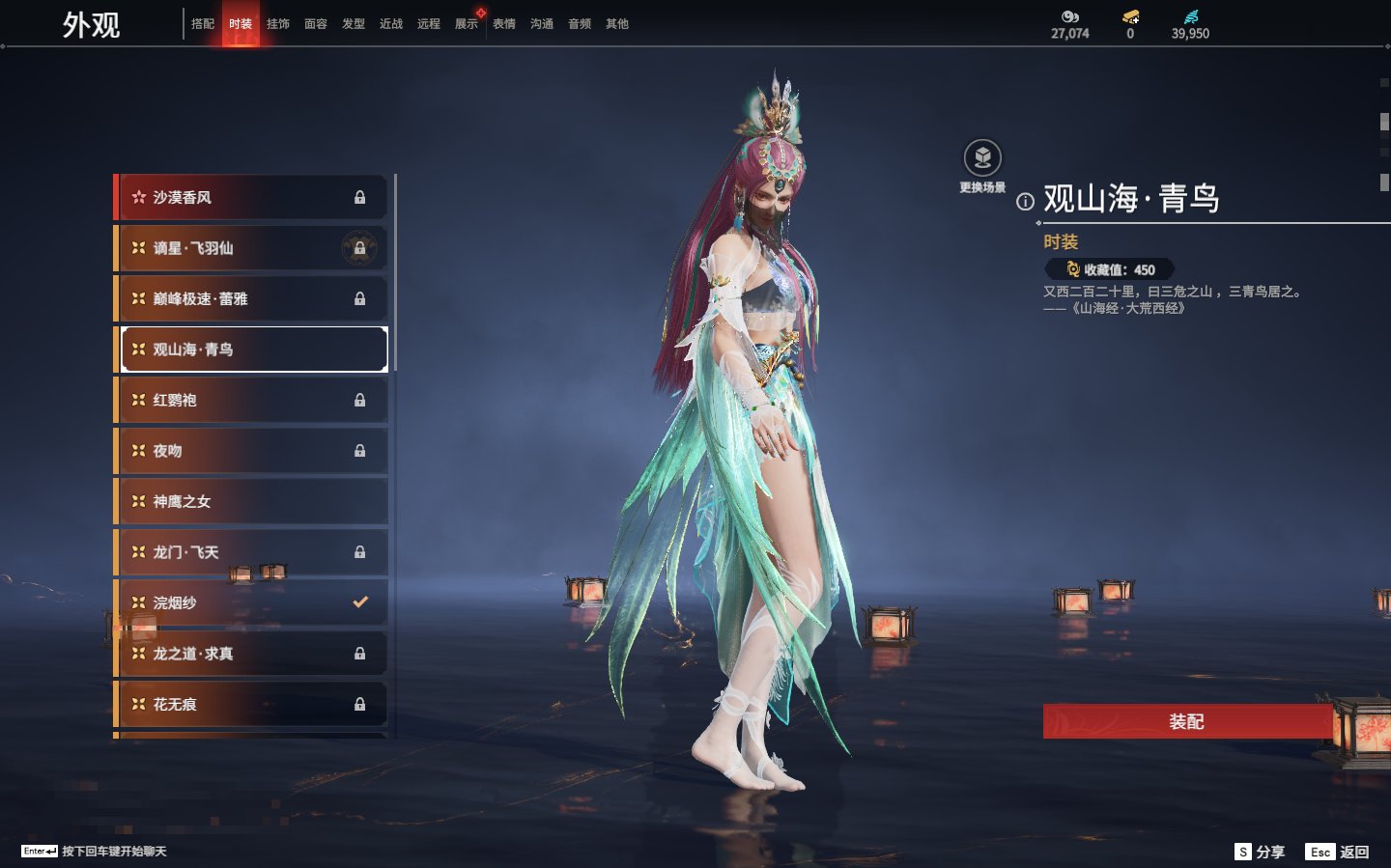Pick the 龙门·飞天 outfit row
Image resolution: width=1391 pixels, height=868 pixels.
click(251, 552)
